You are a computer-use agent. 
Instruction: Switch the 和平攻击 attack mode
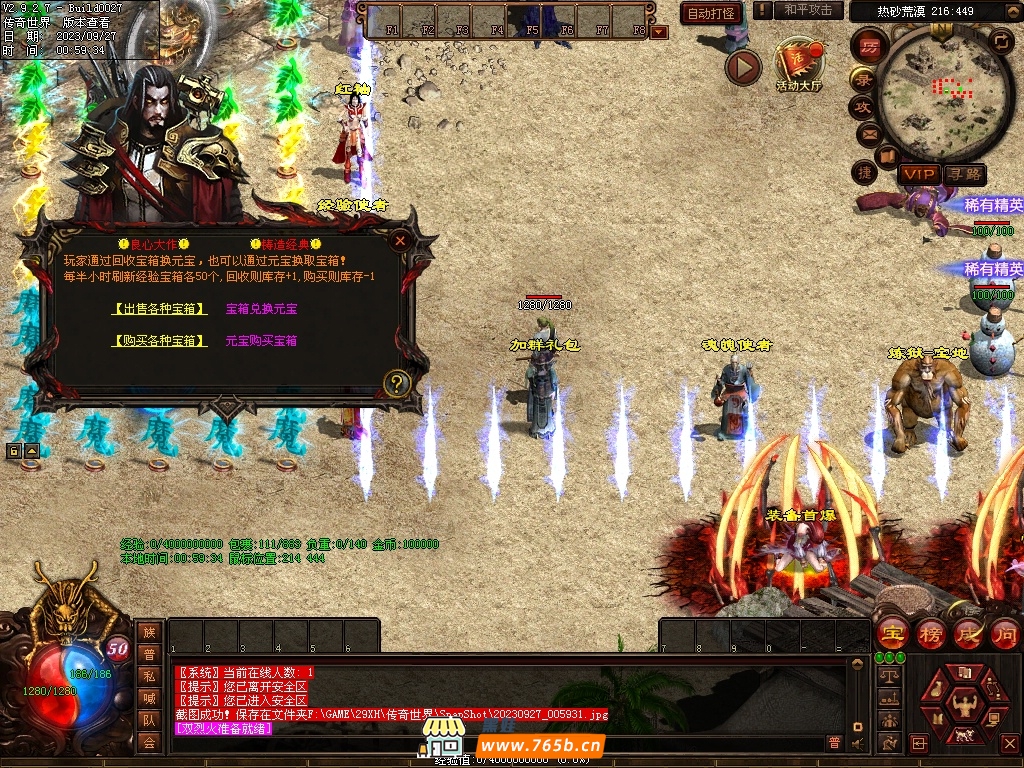(x=808, y=10)
